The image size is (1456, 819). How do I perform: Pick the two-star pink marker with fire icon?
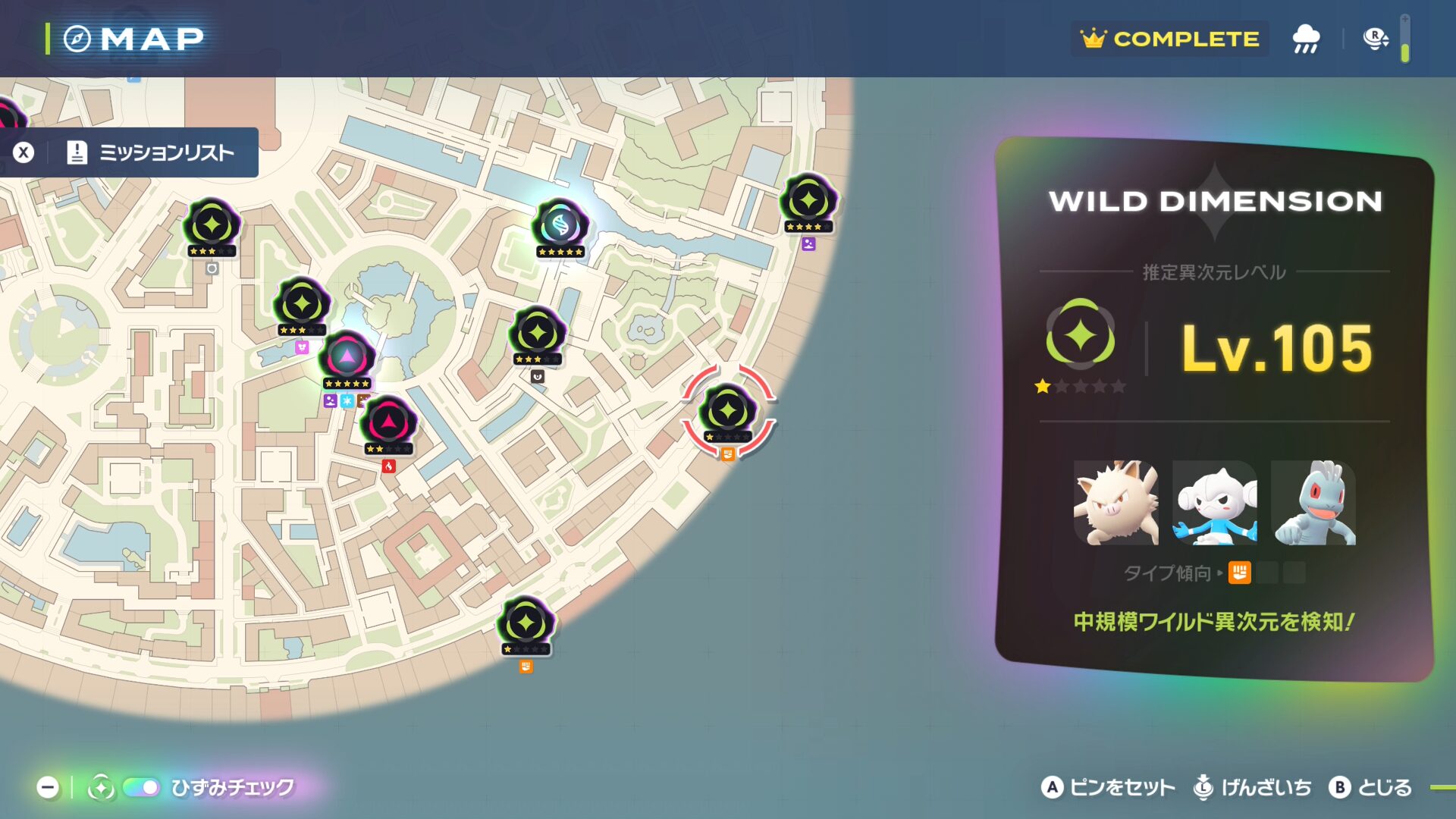[388, 422]
